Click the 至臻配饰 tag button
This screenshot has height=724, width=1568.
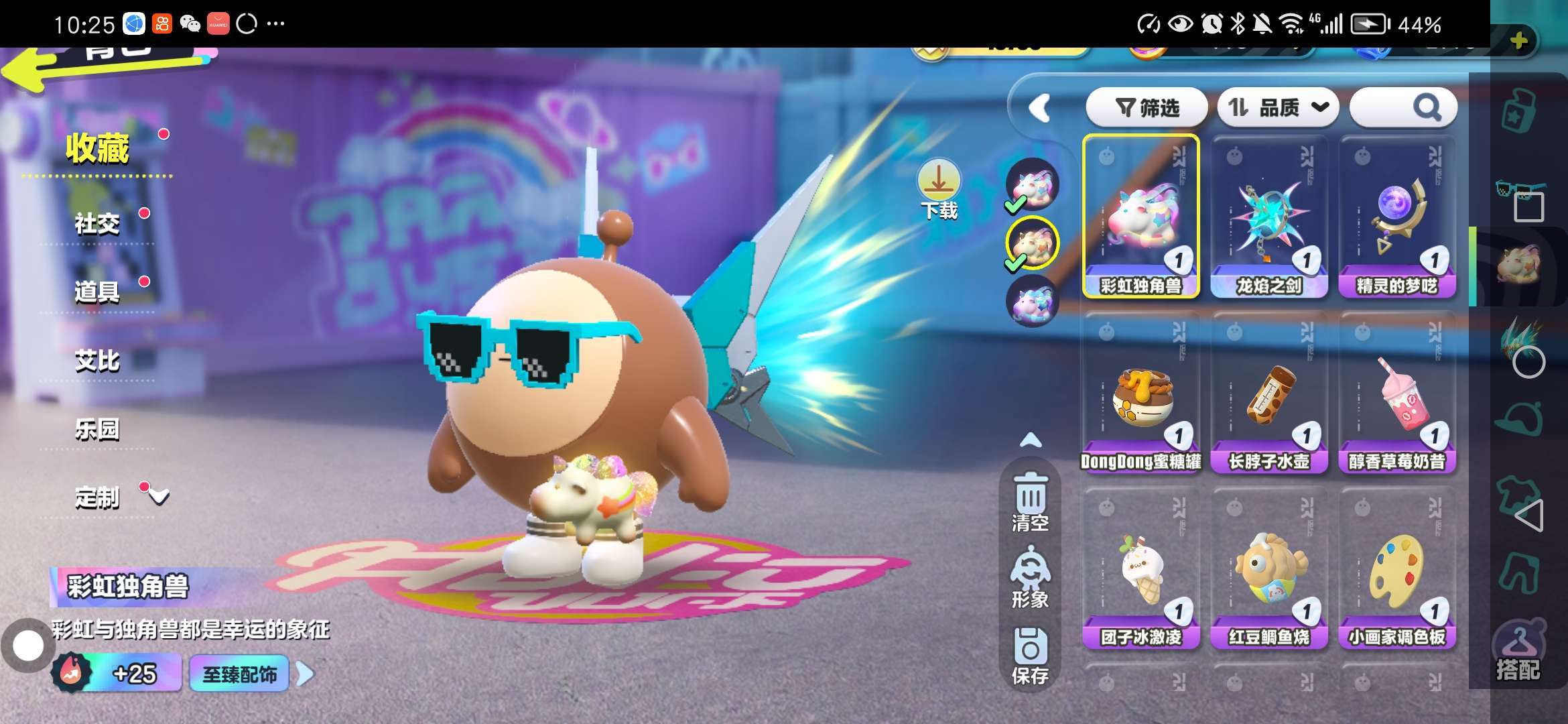[x=239, y=674]
